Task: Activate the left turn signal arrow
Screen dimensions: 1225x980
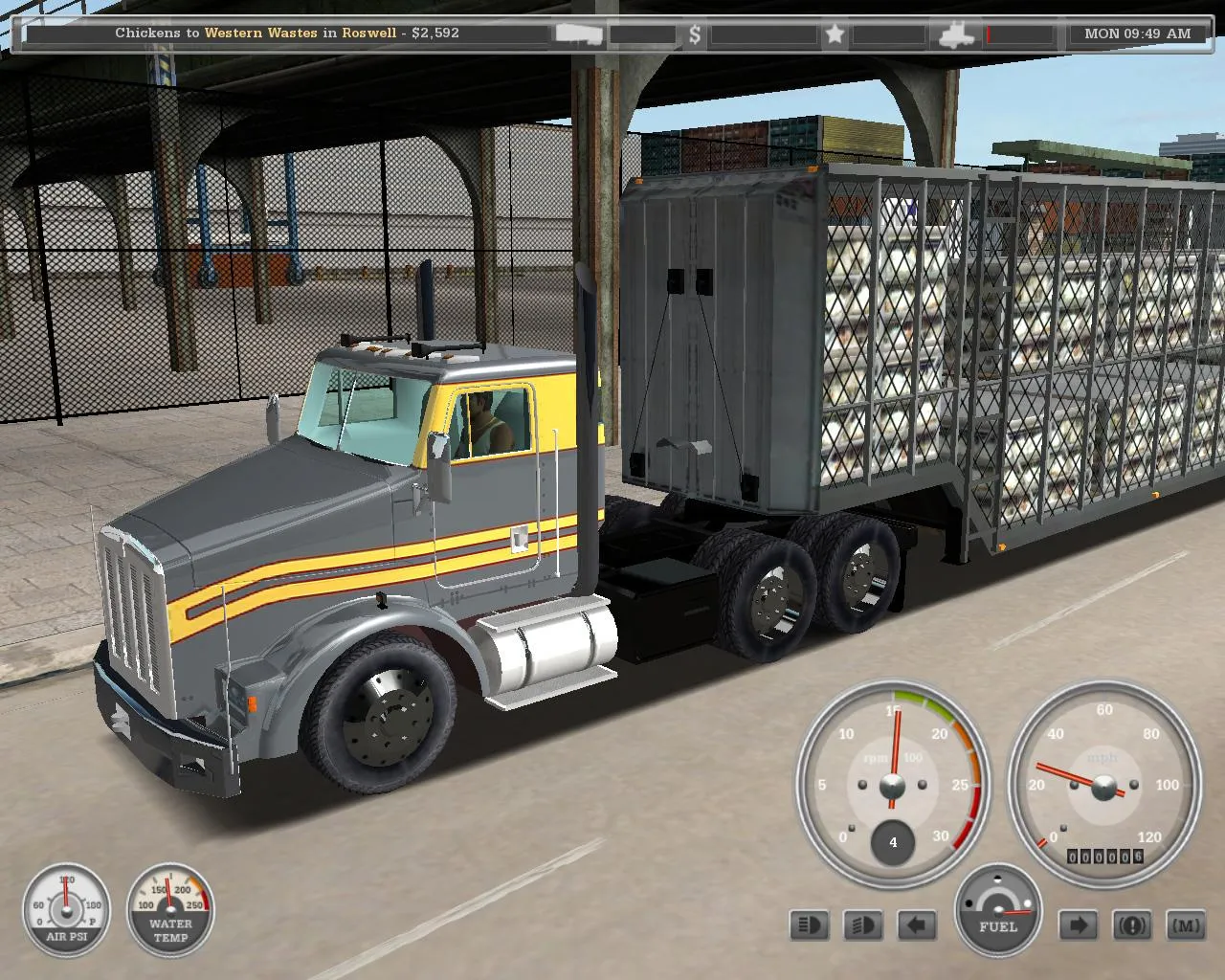Action: pos(917,925)
